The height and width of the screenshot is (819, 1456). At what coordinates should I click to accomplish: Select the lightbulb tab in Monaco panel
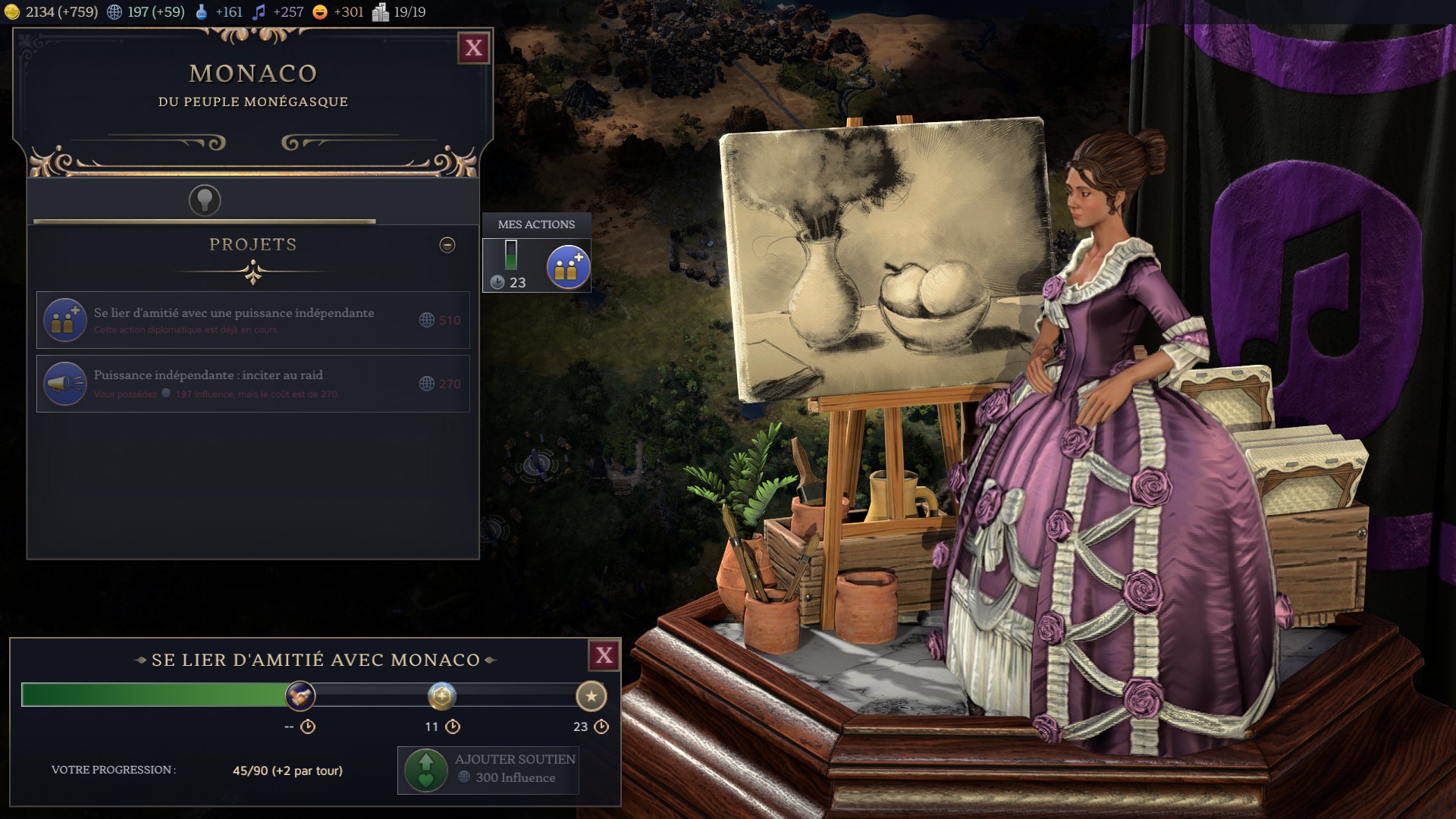205,200
